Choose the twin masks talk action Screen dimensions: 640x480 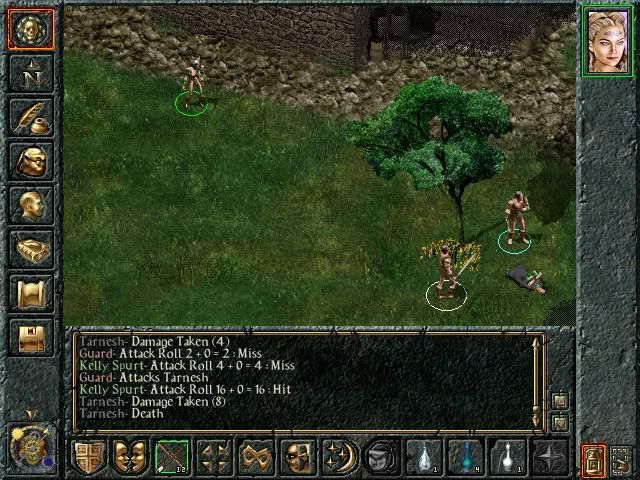coord(130,458)
